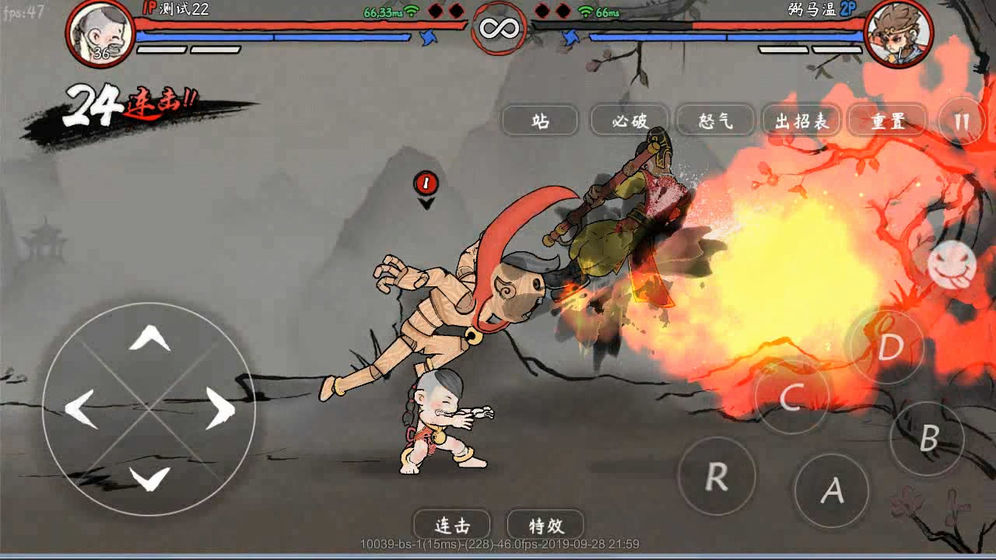The image size is (996, 560).
Task: Toggle the 特效 effects button
Action: click(x=545, y=525)
